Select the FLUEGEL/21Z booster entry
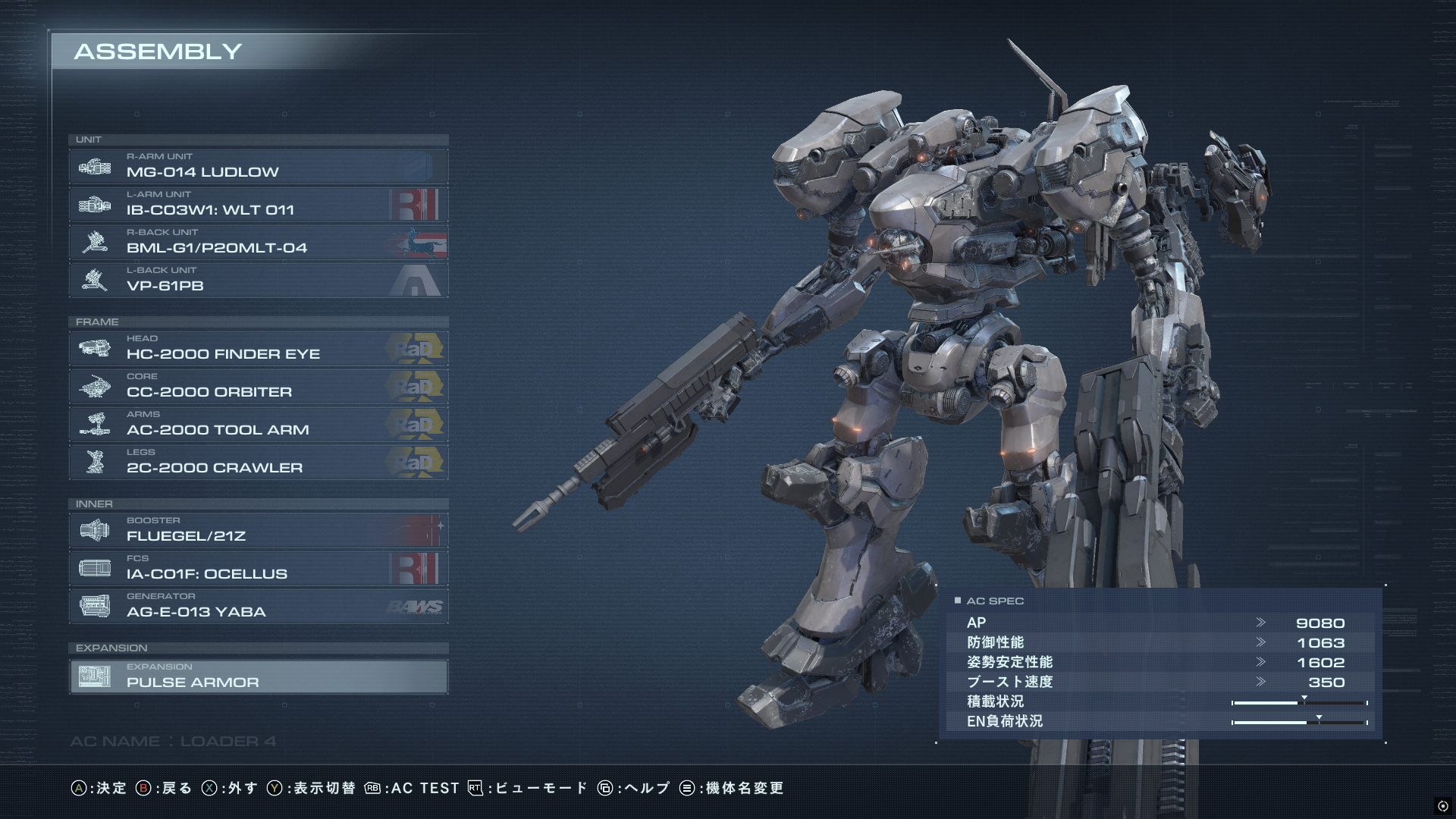This screenshot has width=1456, height=819. coord(258,530)
